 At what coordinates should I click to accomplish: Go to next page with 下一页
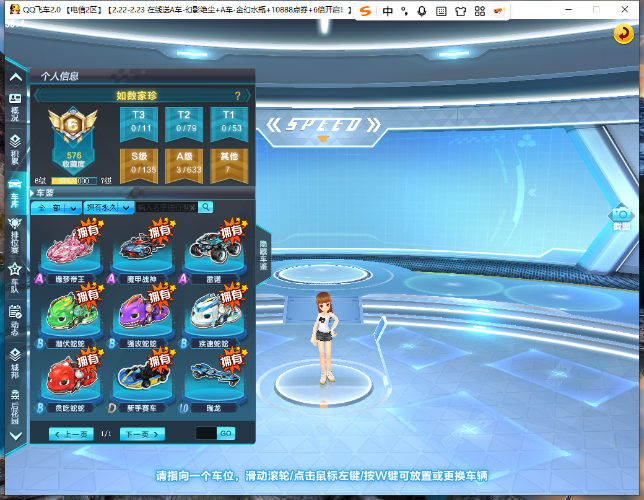141,434
